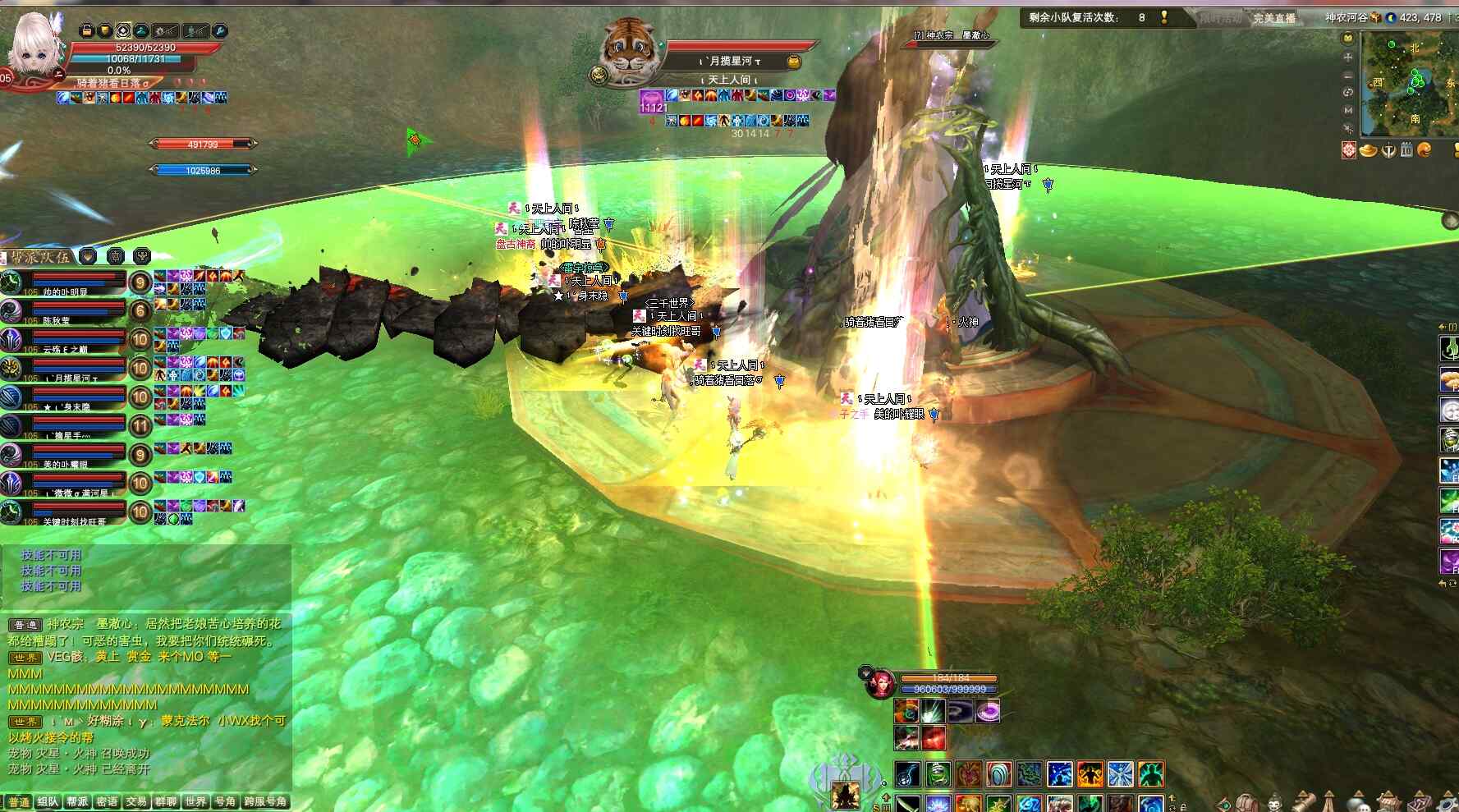The image size is (1459, 812).
Task: Use the purple vortex pet skill
Action: 988,711
